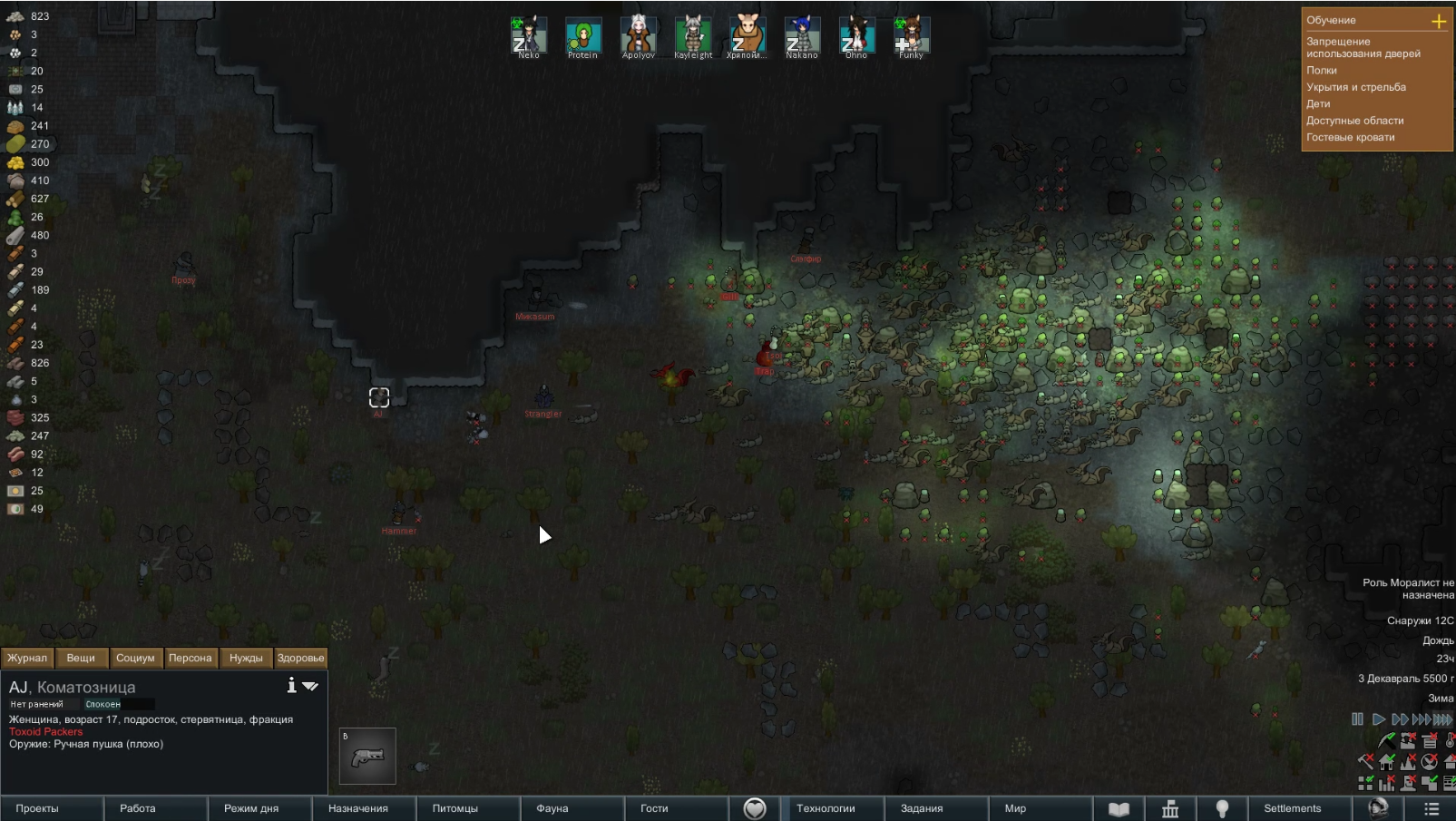This screenshot has height=821, width=1456.
Task: Pause the game with the pause button
Action: pos(1357,719)
